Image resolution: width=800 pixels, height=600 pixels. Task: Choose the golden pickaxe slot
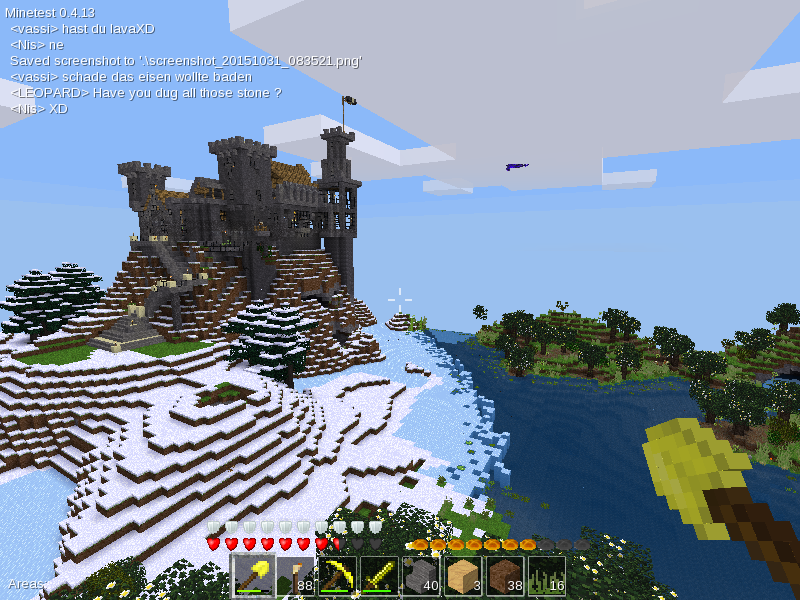pyautogui.click(x=338, y=576)
